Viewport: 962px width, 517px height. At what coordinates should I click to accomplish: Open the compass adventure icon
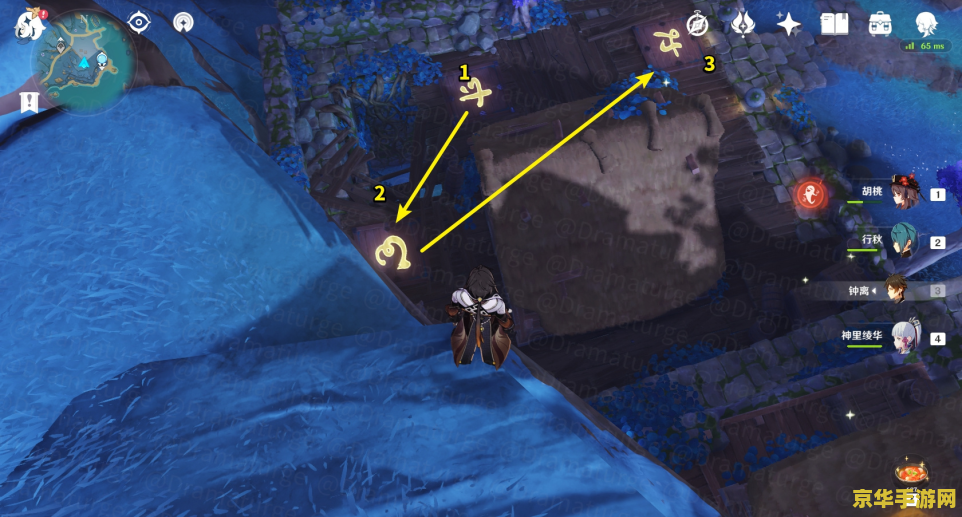coord(697,24)
